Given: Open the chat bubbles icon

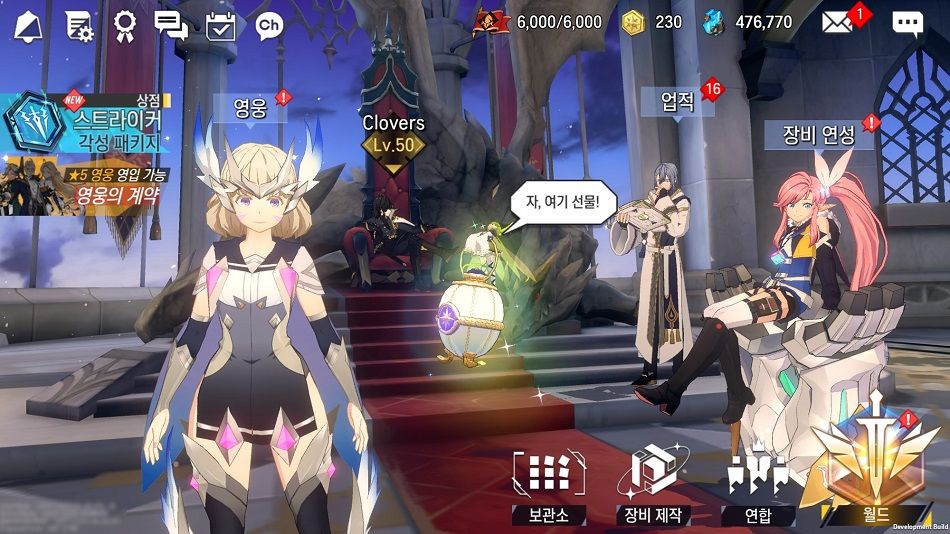Looking at the screenshot, I should click(x=171, y=24).
